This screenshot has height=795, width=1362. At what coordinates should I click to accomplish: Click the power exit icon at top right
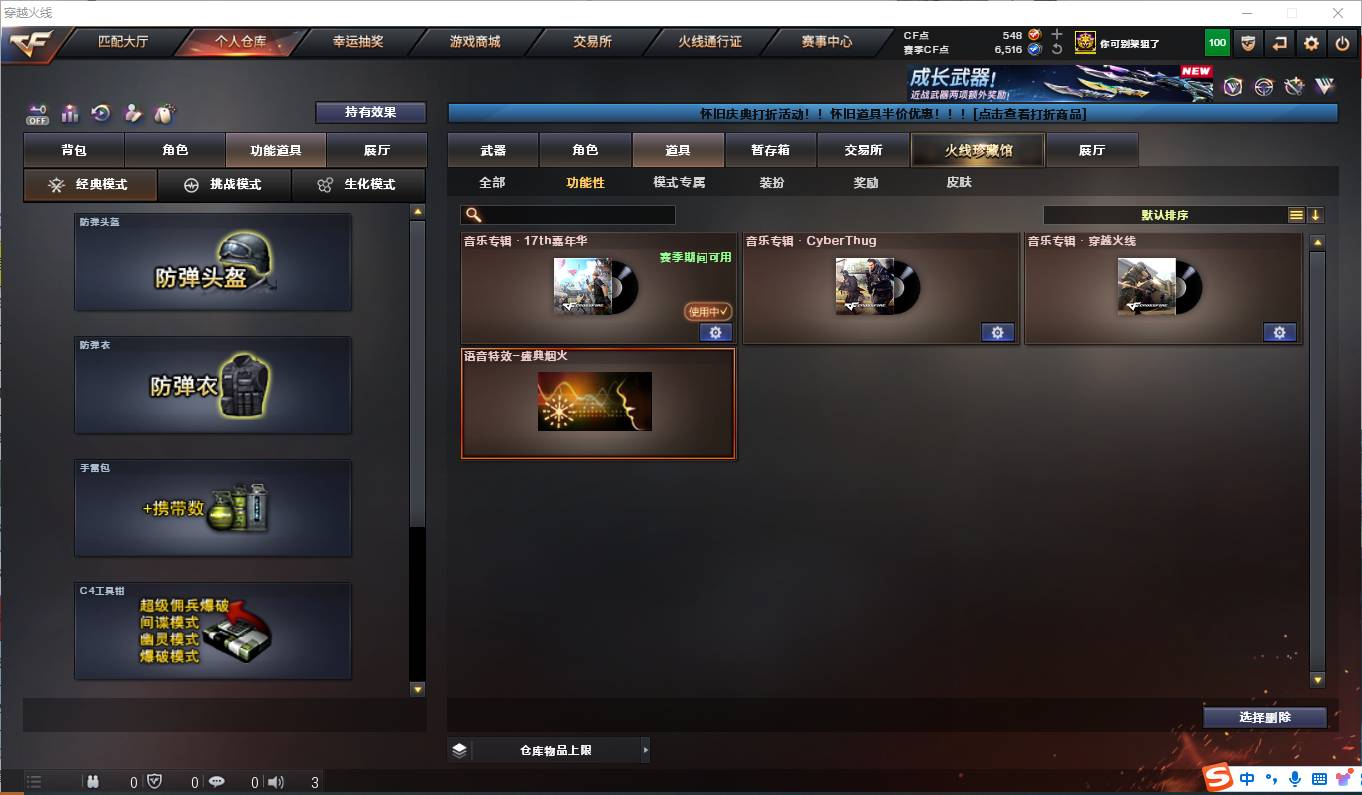(1341, 42)
